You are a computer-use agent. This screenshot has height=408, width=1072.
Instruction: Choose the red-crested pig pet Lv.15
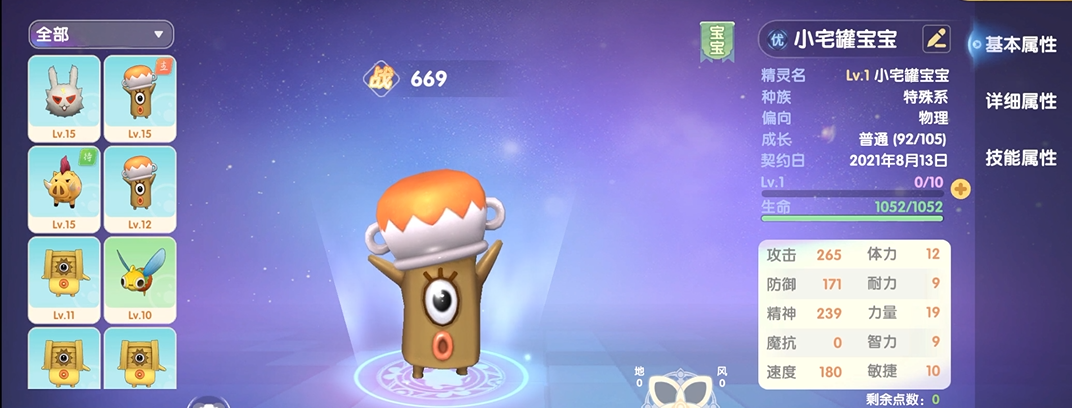click(x=64, y=188)
